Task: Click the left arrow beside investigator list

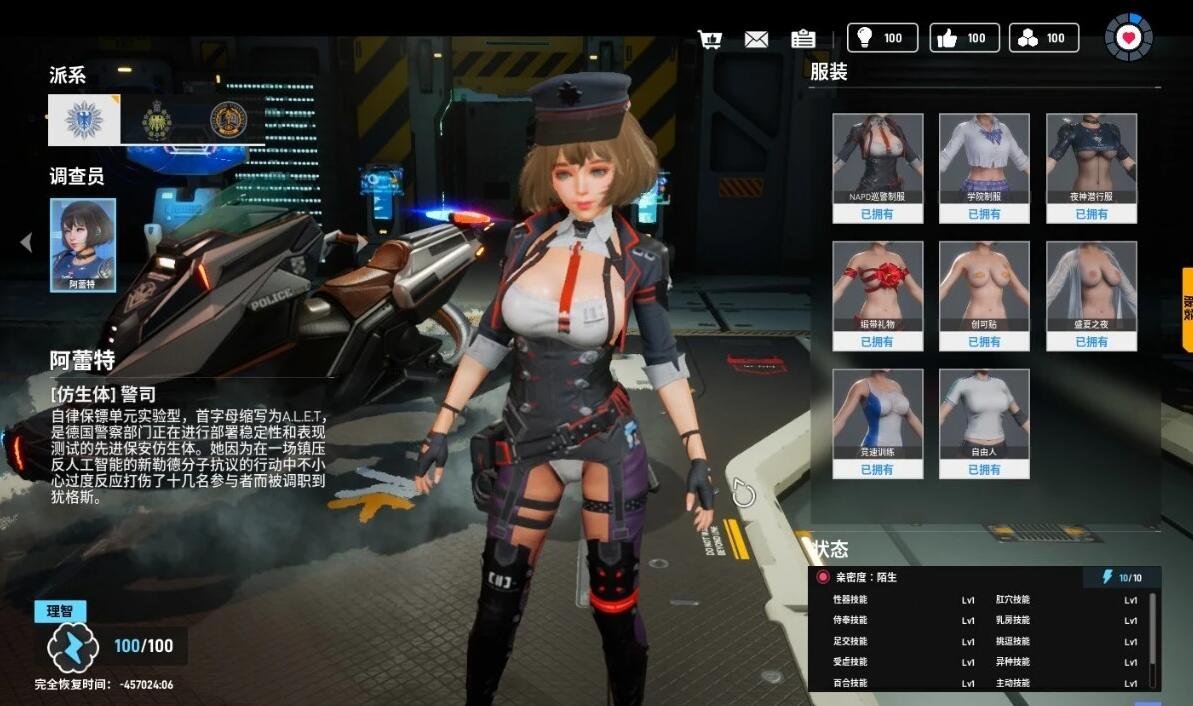Action: [26, 242]
